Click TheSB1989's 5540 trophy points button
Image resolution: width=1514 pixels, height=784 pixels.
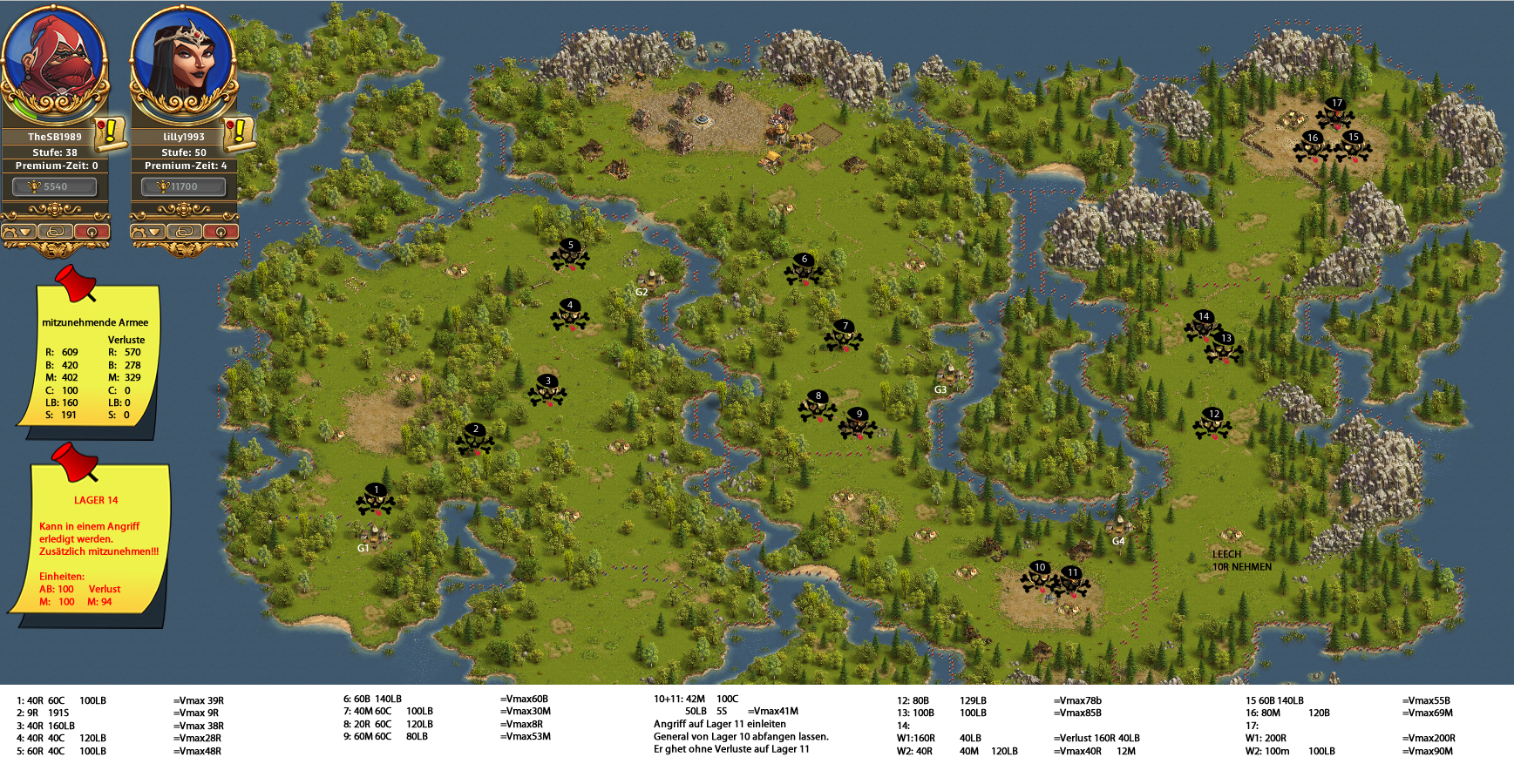coord(54,186)
